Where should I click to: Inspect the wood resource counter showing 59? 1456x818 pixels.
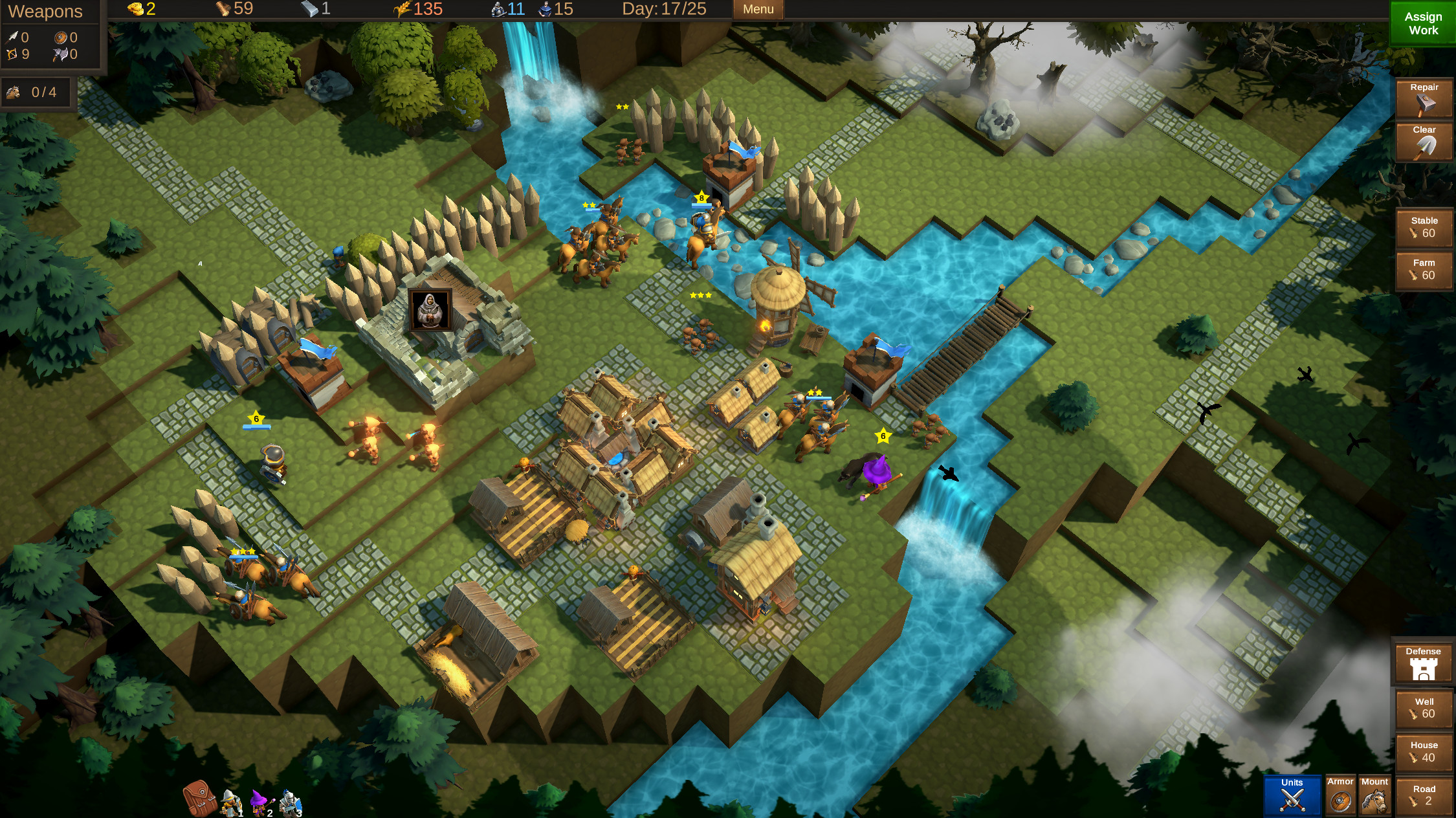click(230, 9)
